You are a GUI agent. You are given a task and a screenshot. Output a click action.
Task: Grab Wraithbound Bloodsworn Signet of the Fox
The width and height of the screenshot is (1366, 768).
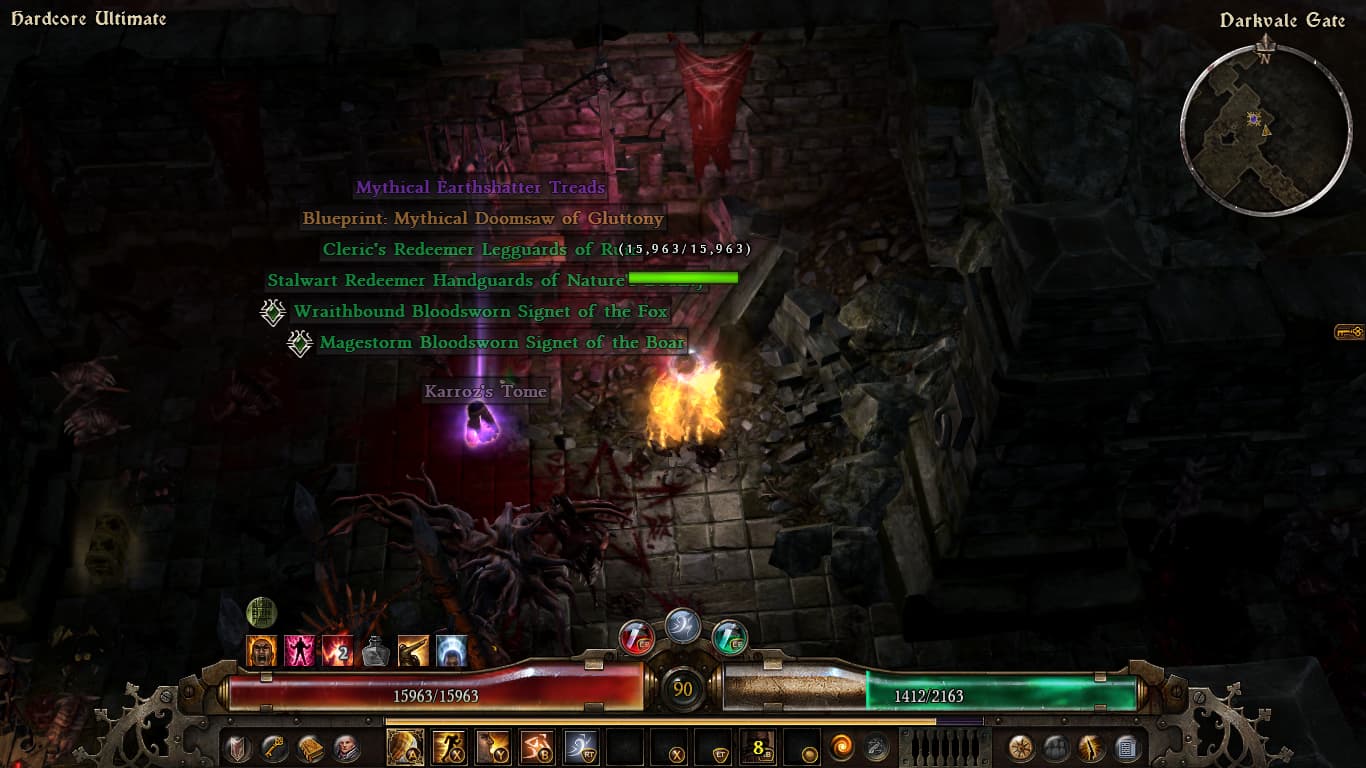[x=480, y=312]
